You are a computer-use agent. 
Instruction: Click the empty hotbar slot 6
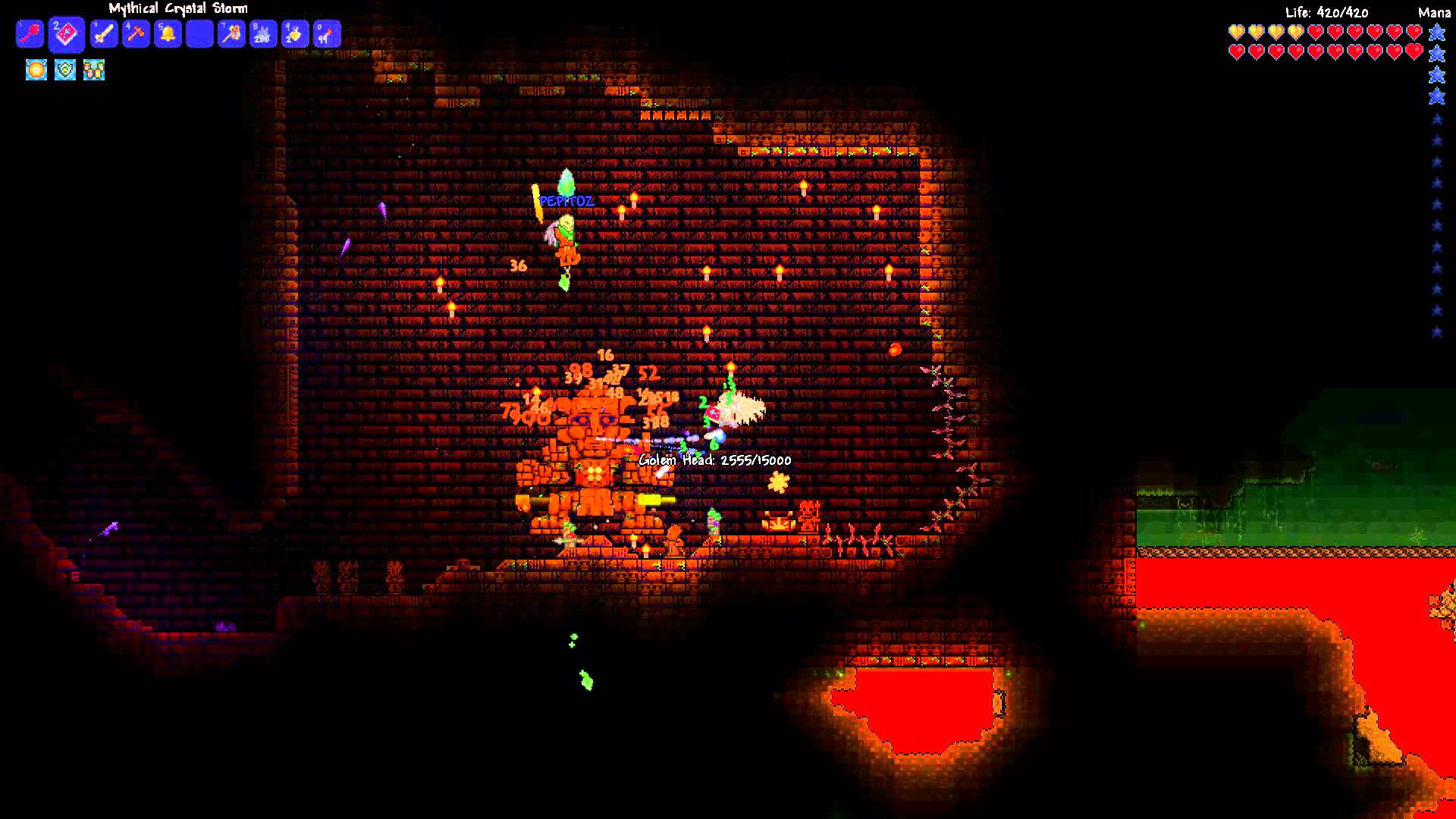[199, 33]
